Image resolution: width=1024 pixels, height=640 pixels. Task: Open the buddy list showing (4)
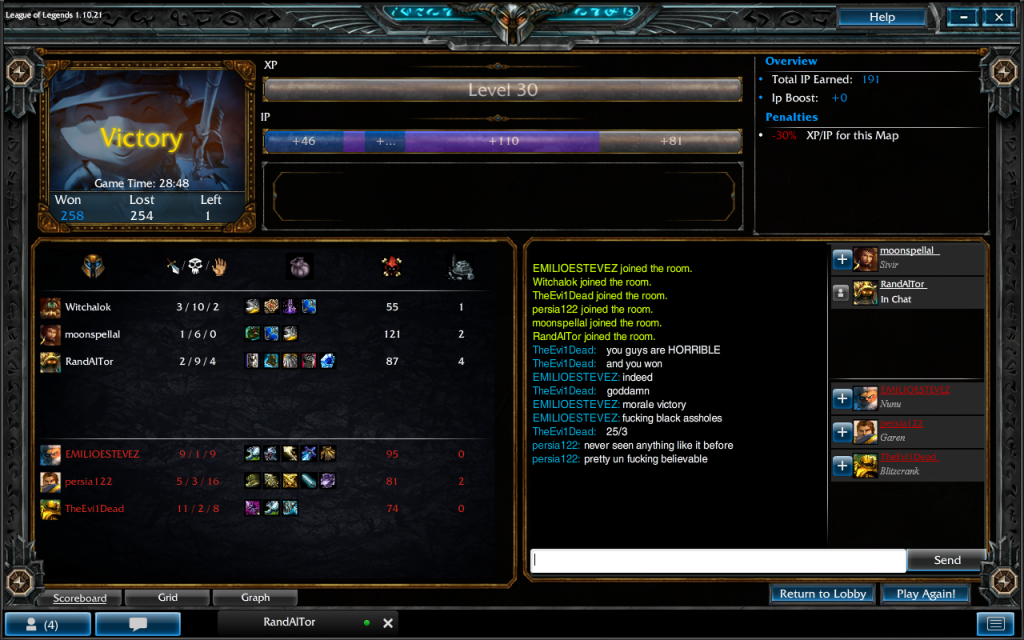(x=46, y=624)
